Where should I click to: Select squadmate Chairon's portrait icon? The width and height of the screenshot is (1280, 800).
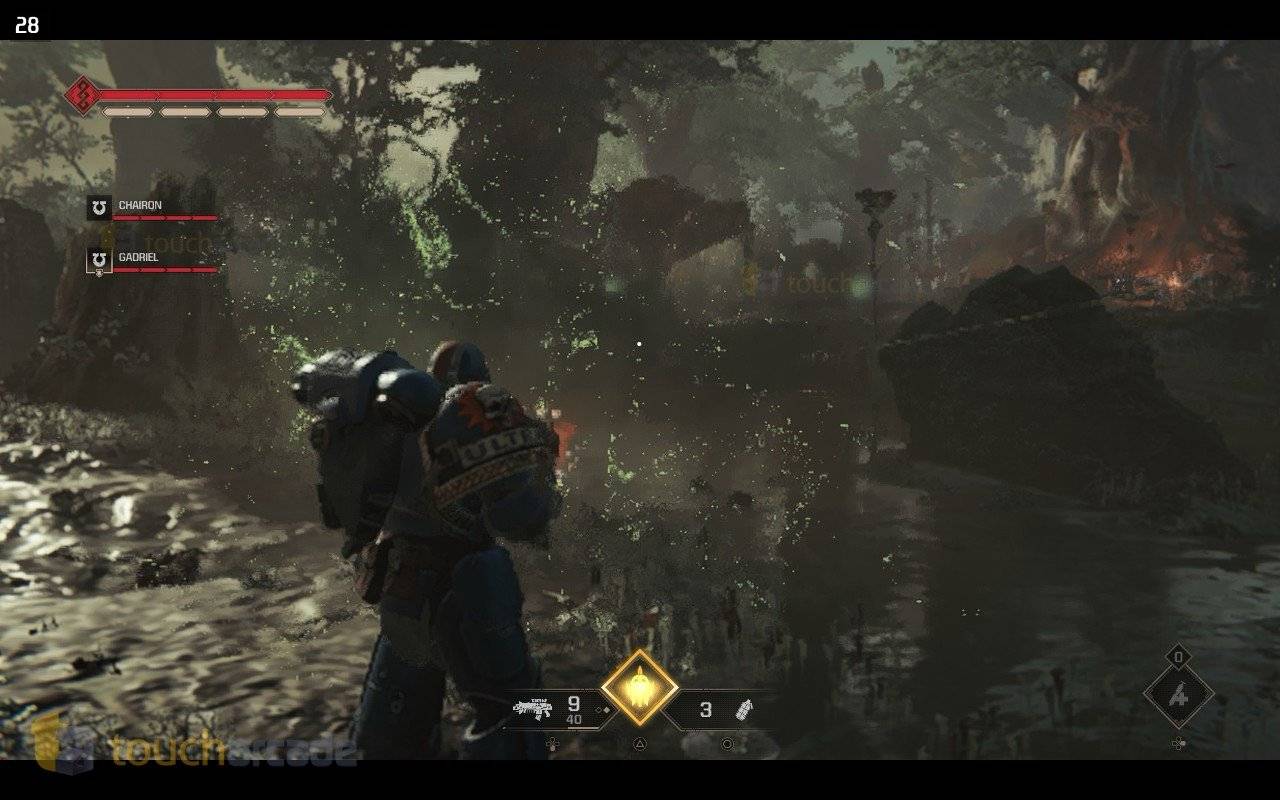click(99, 207)
